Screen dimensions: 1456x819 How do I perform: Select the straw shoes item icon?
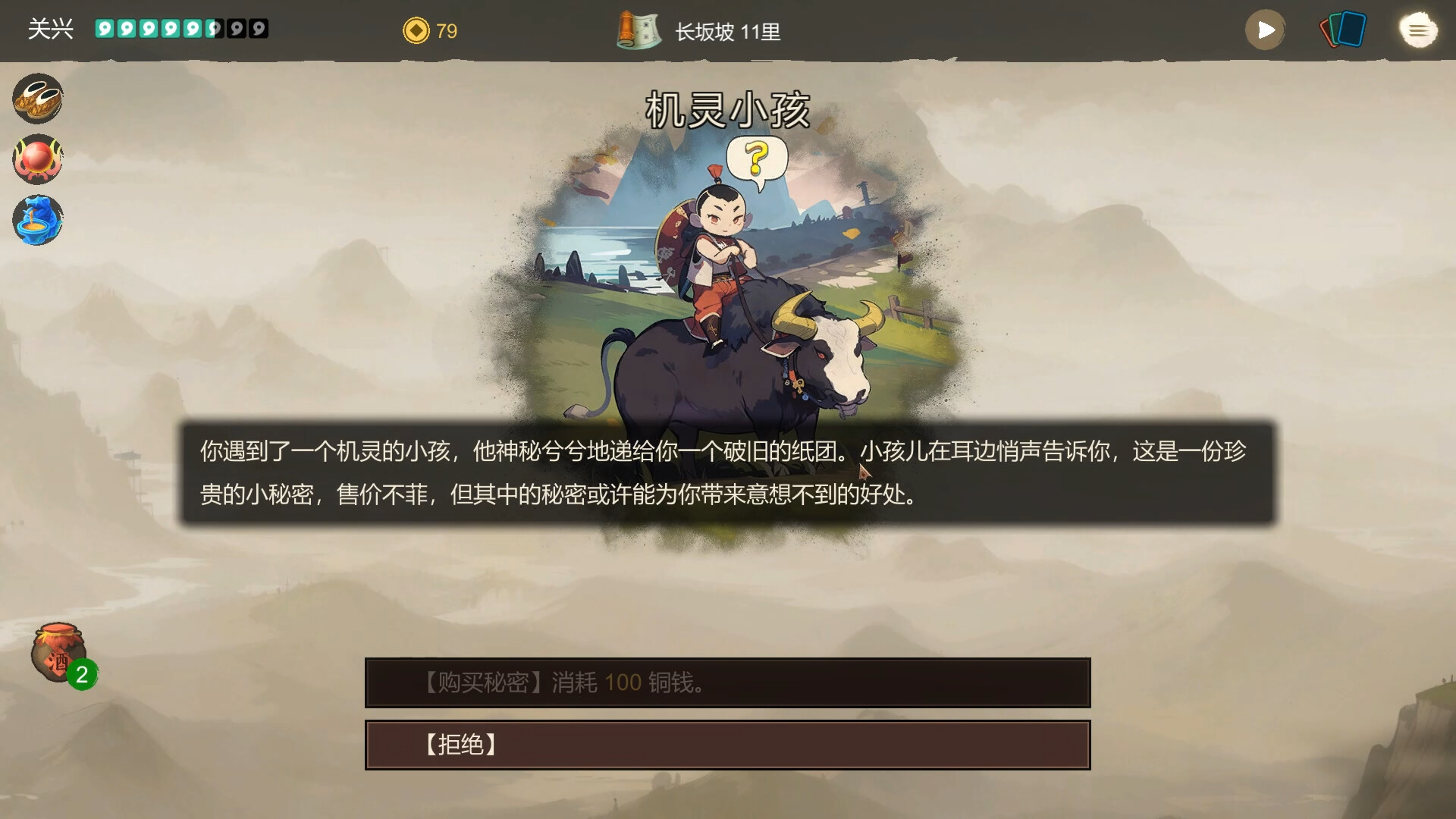click(37, 98)
